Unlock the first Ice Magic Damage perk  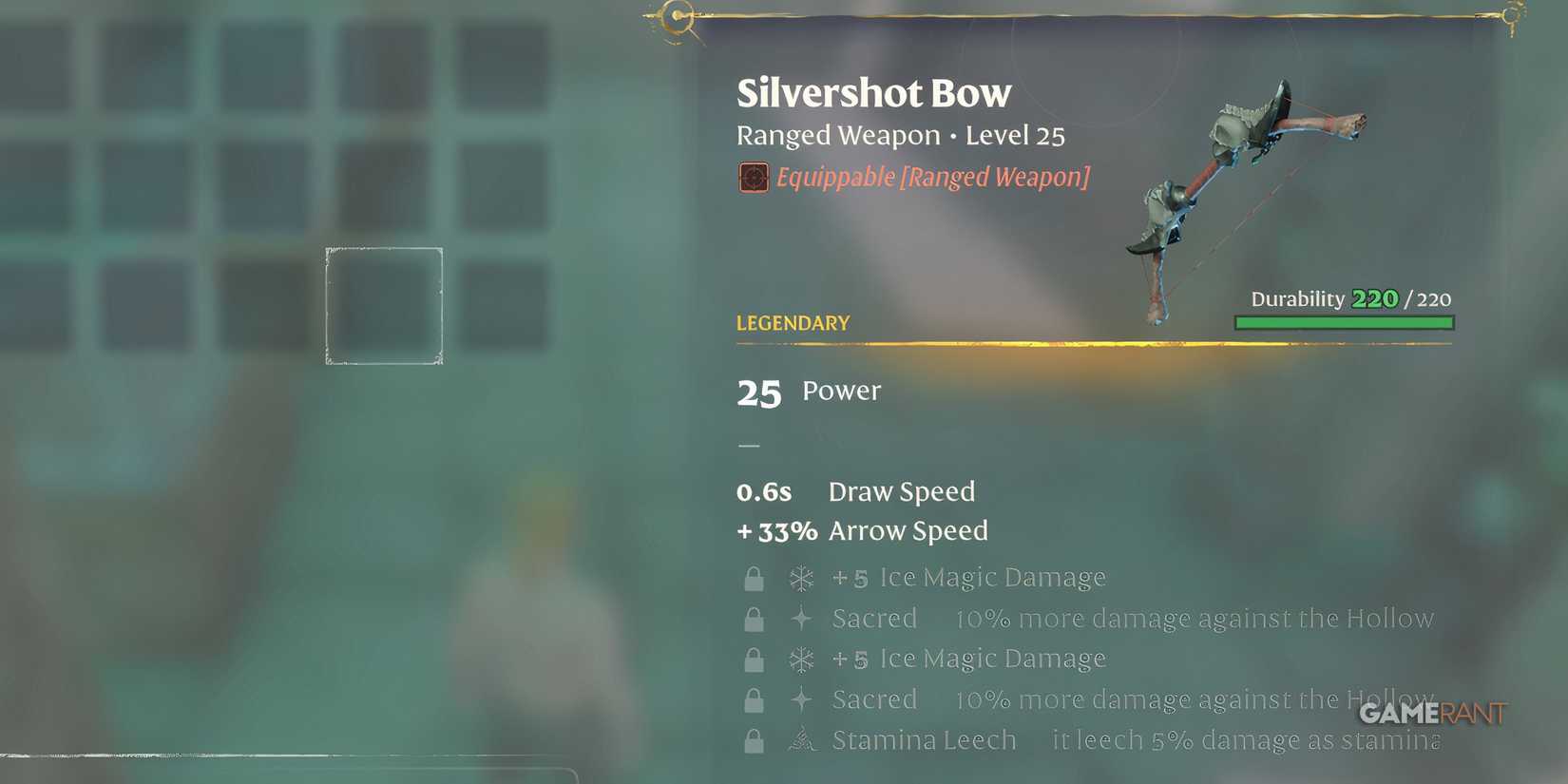(755, 578)
